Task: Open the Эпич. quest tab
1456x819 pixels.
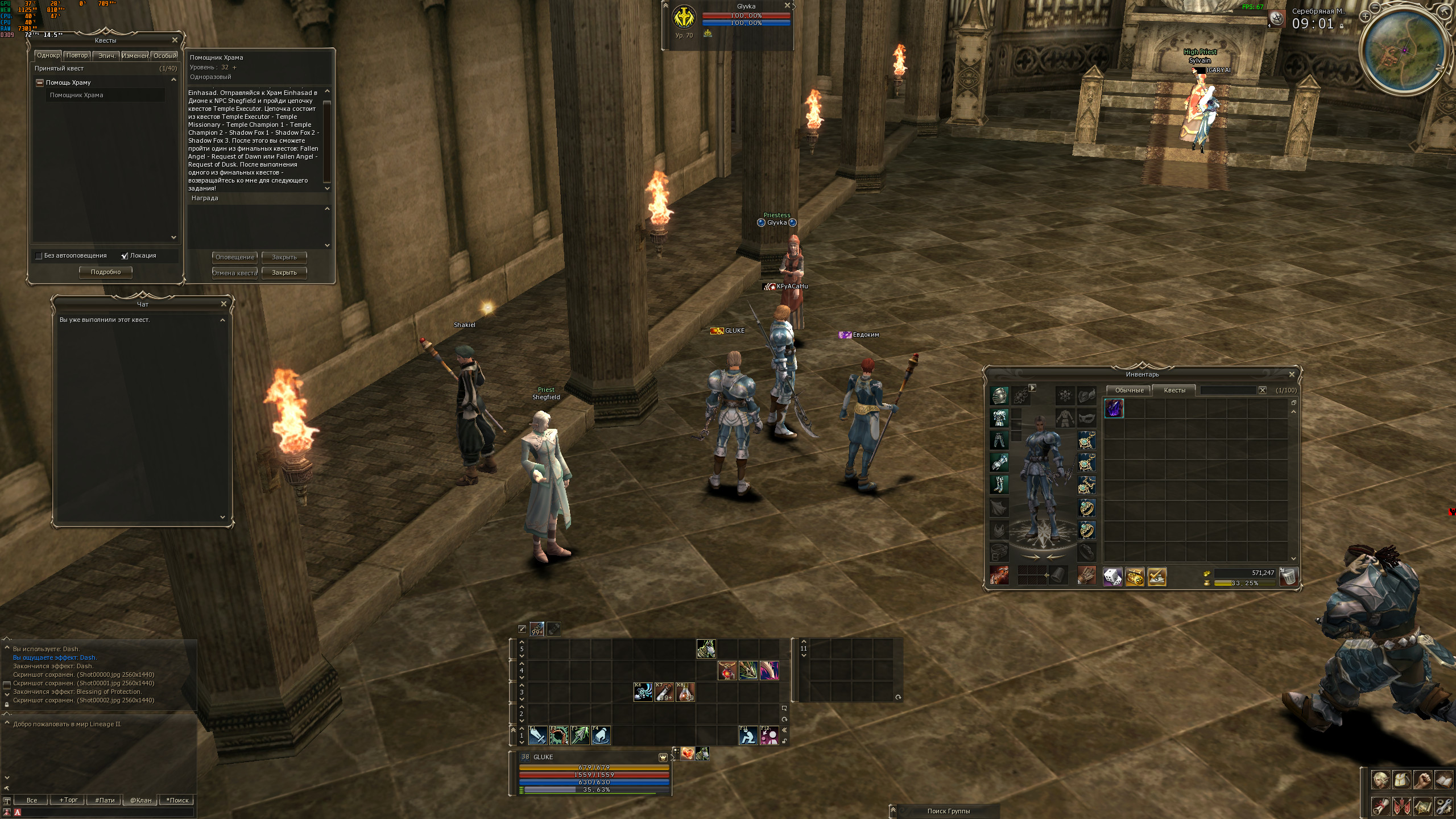Action: click(x=106, y=56)
